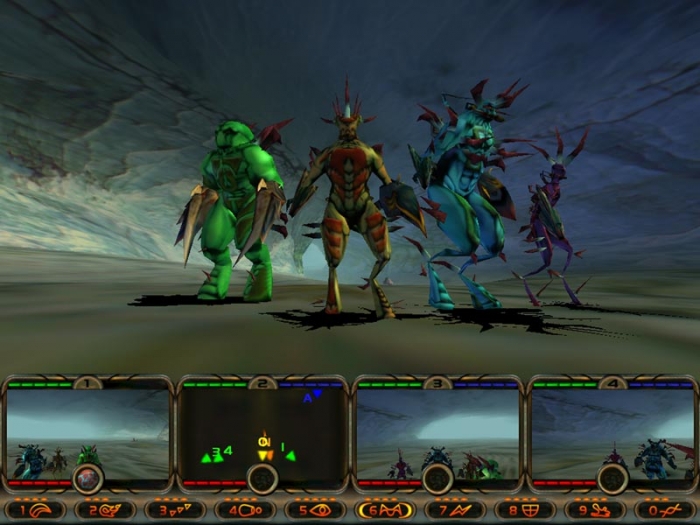Trigger command 4 with the fist-shaped icon
The width and height of the screenshot is (700, 525).
[x=245, y=509]
